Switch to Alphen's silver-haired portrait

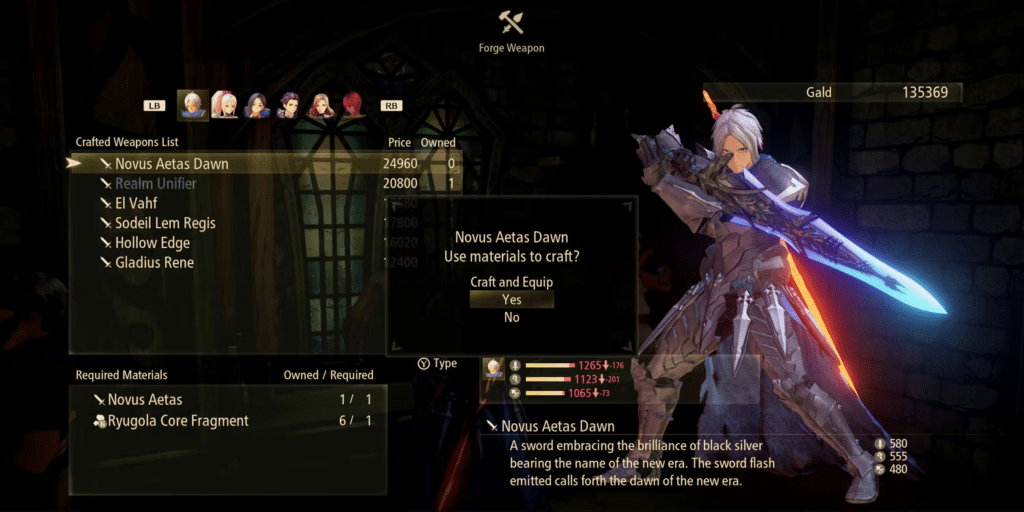coord(193,104)
